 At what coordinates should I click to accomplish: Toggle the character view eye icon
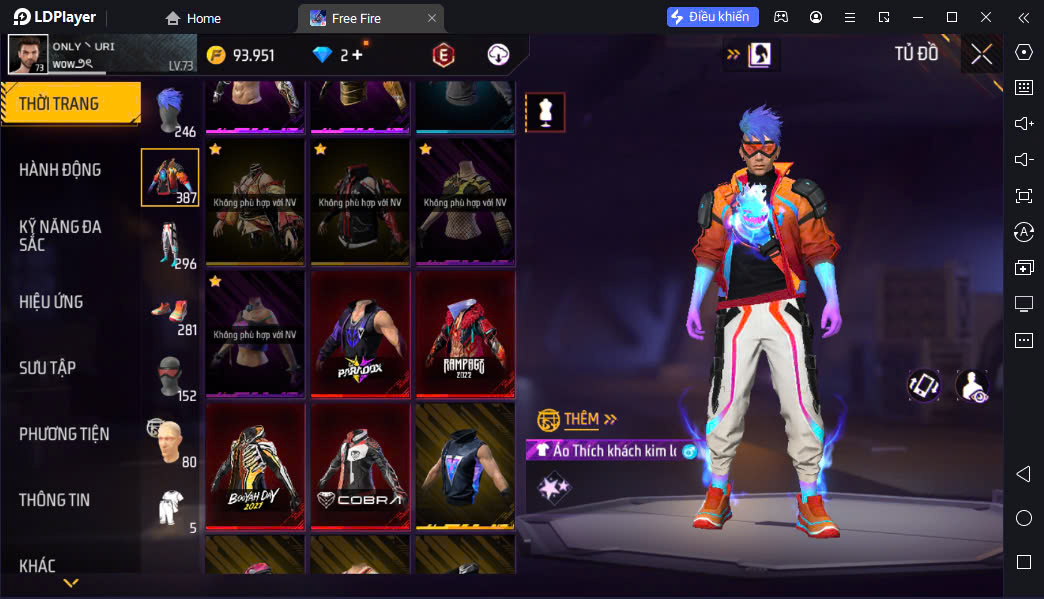(x=972, y=386)
